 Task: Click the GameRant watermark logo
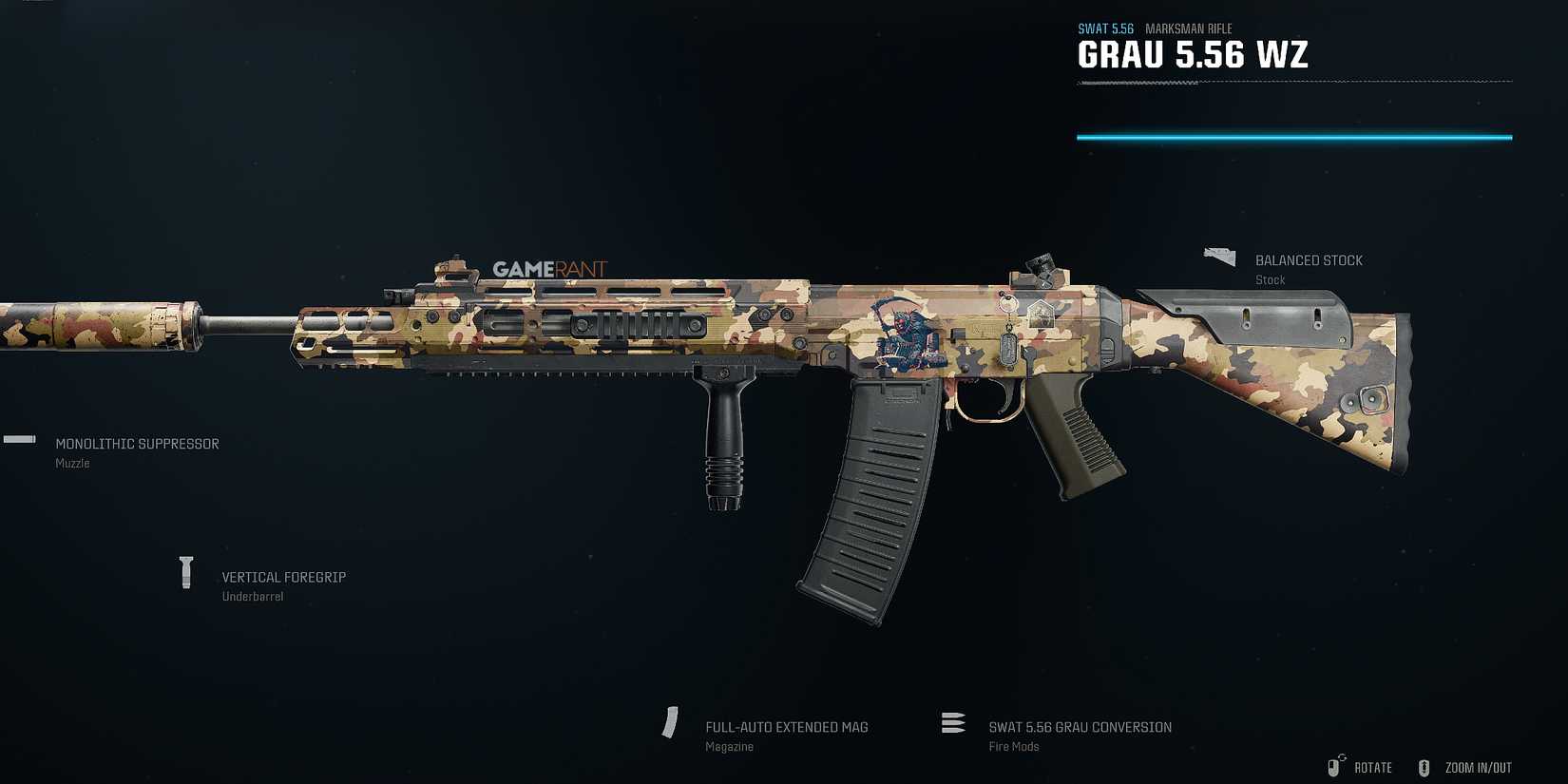(549, 269)
